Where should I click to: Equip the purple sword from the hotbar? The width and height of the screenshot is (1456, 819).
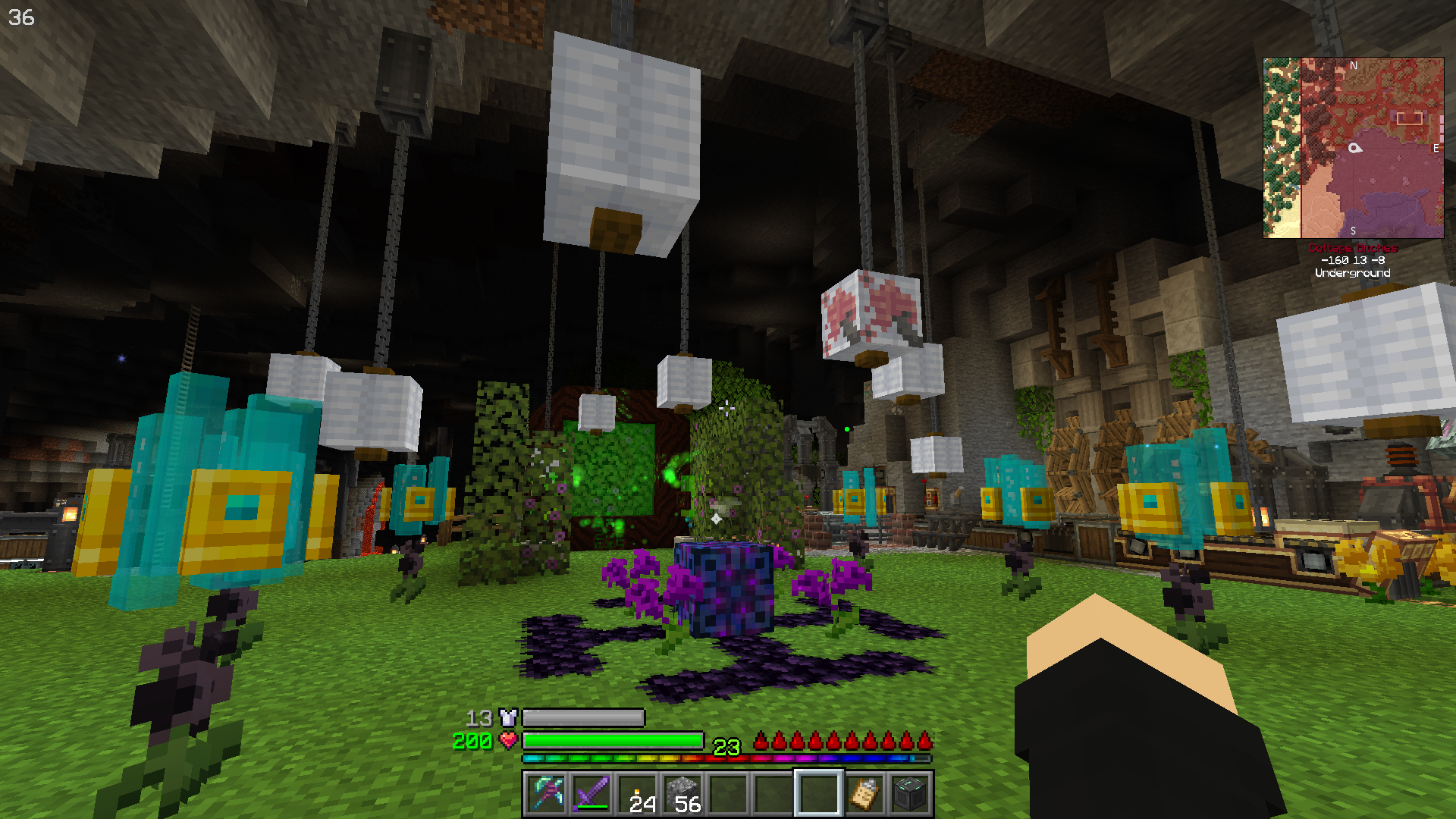(x=592, y=793)
